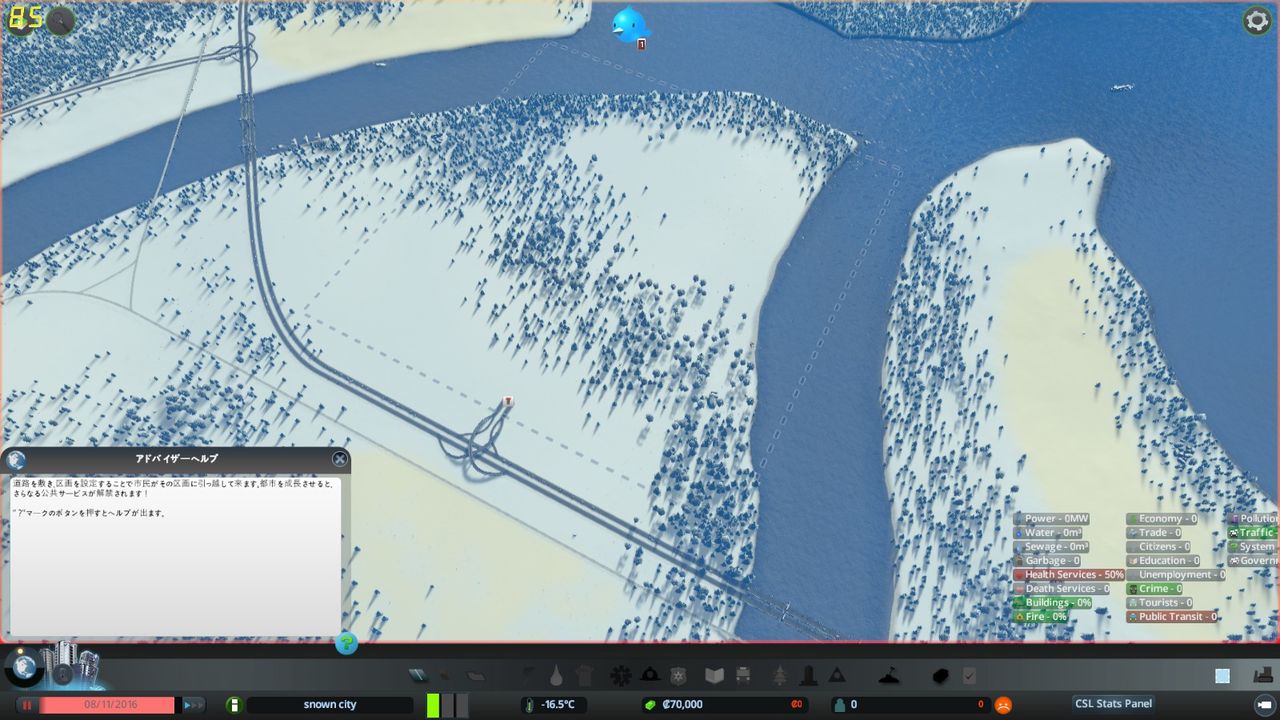Open the CSL Stats Panel
The width and height of the screenshot is (1280, 720).
[x=1113, y=703]
